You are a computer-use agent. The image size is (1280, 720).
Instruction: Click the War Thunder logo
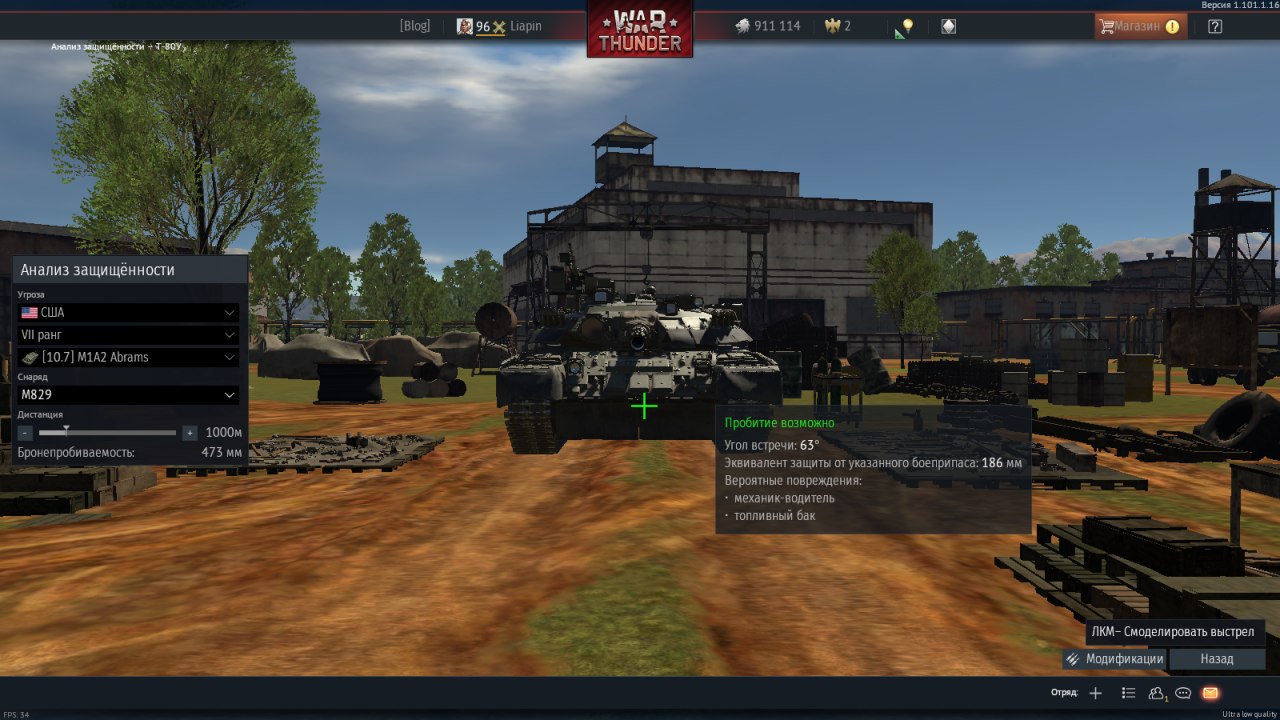[x=640, y=30]
